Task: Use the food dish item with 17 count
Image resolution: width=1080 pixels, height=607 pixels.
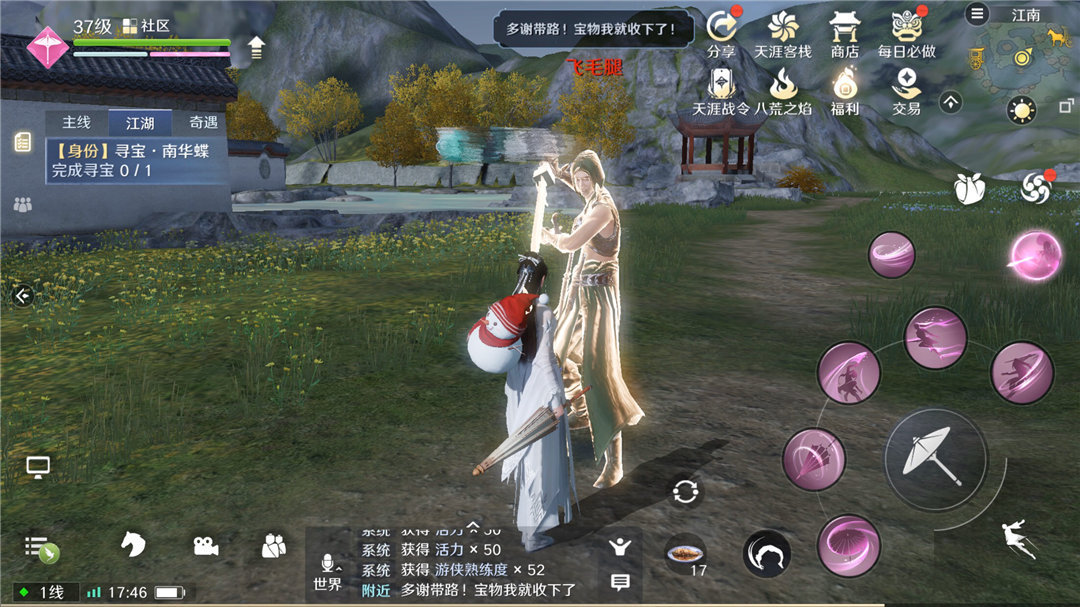Action: [x=685, y=553]
